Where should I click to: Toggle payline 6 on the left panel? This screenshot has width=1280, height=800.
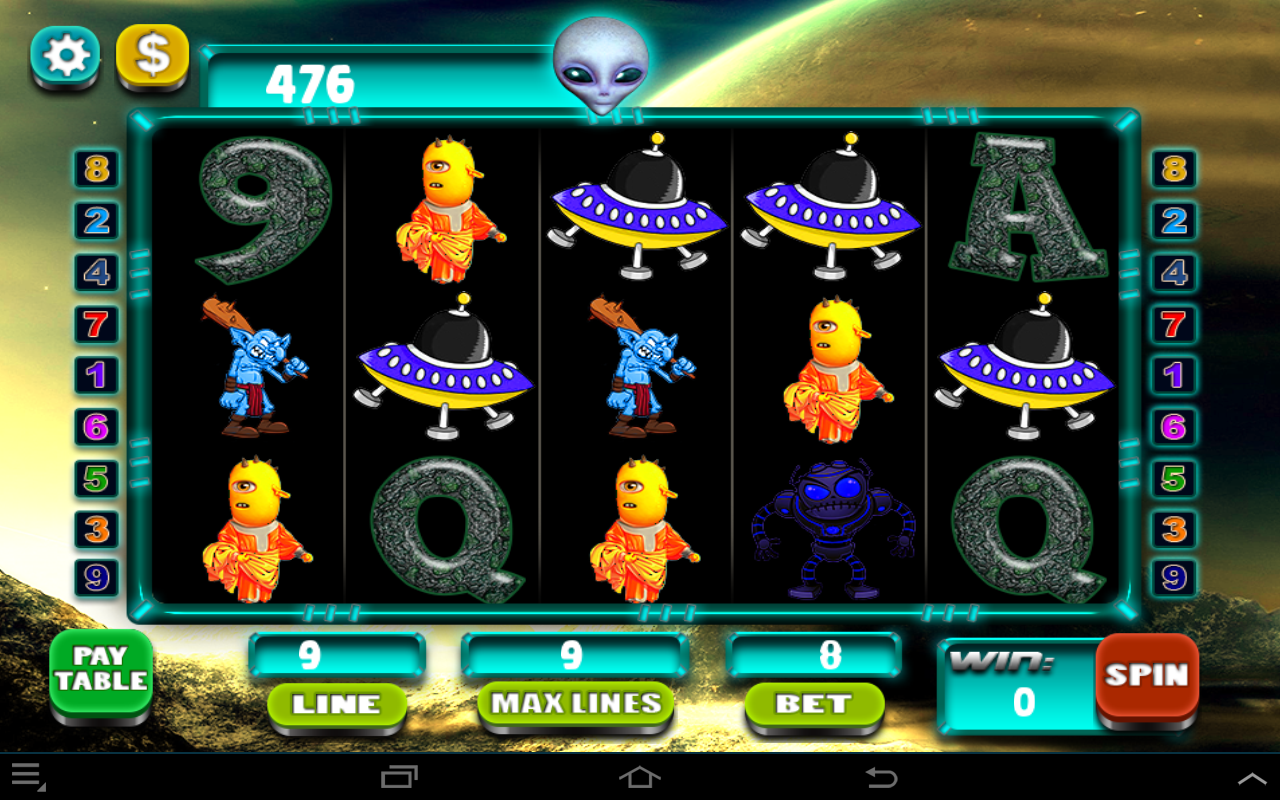pos(96,427)
